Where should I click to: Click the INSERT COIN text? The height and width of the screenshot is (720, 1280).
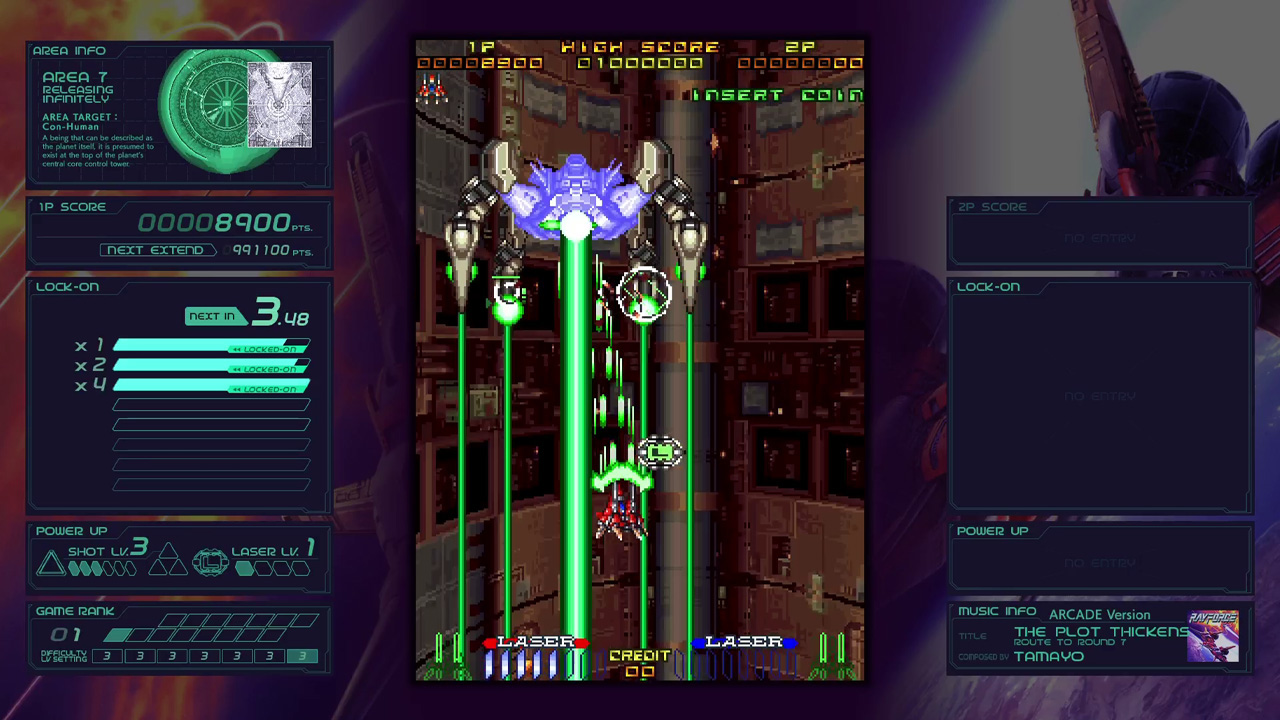tap(779, 96)
